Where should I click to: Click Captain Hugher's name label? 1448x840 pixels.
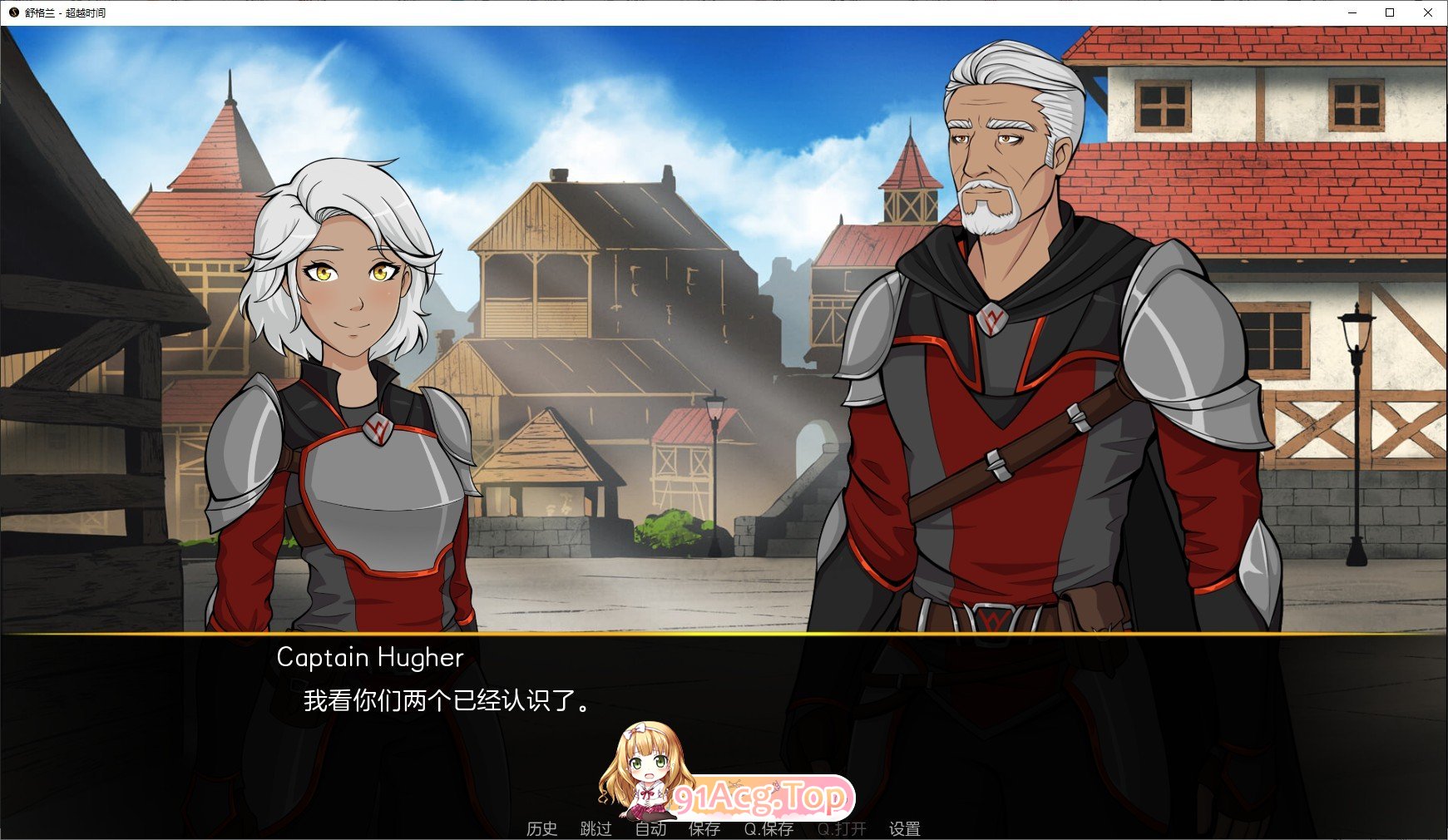(x=369, y=658)
